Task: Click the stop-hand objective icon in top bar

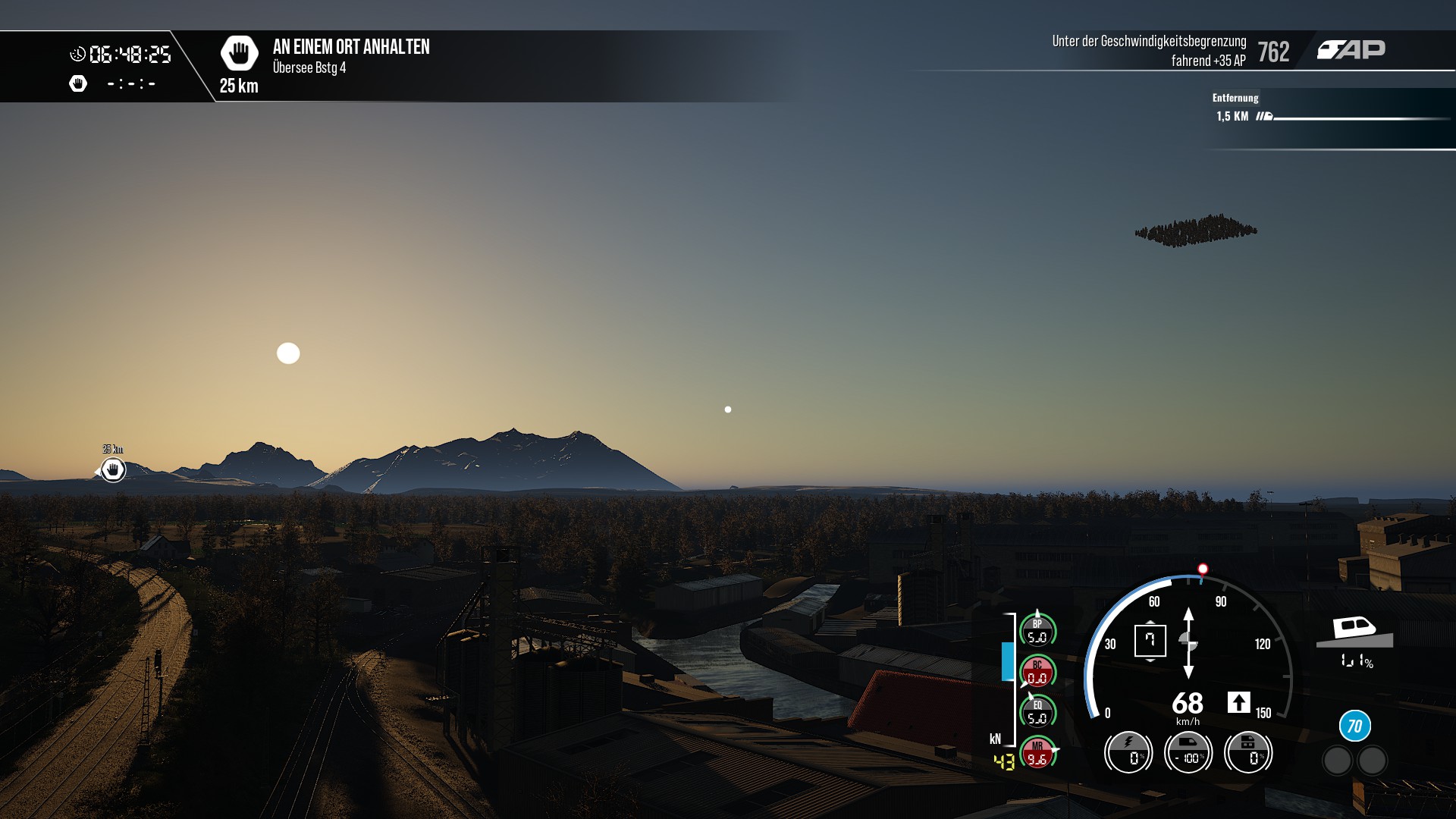Action: point(239,53)
